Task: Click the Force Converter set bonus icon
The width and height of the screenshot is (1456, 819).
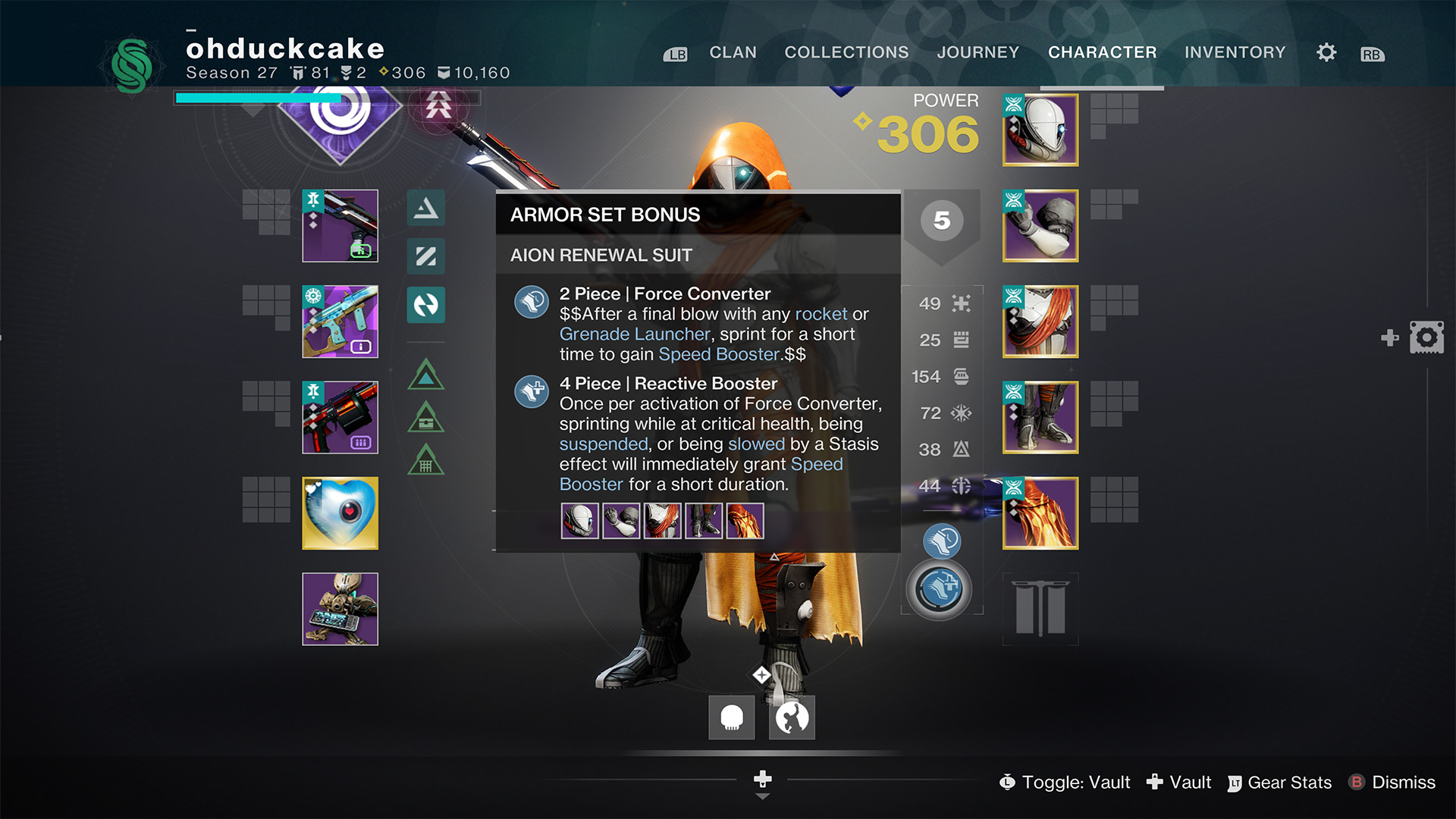Action: point(532,301)
